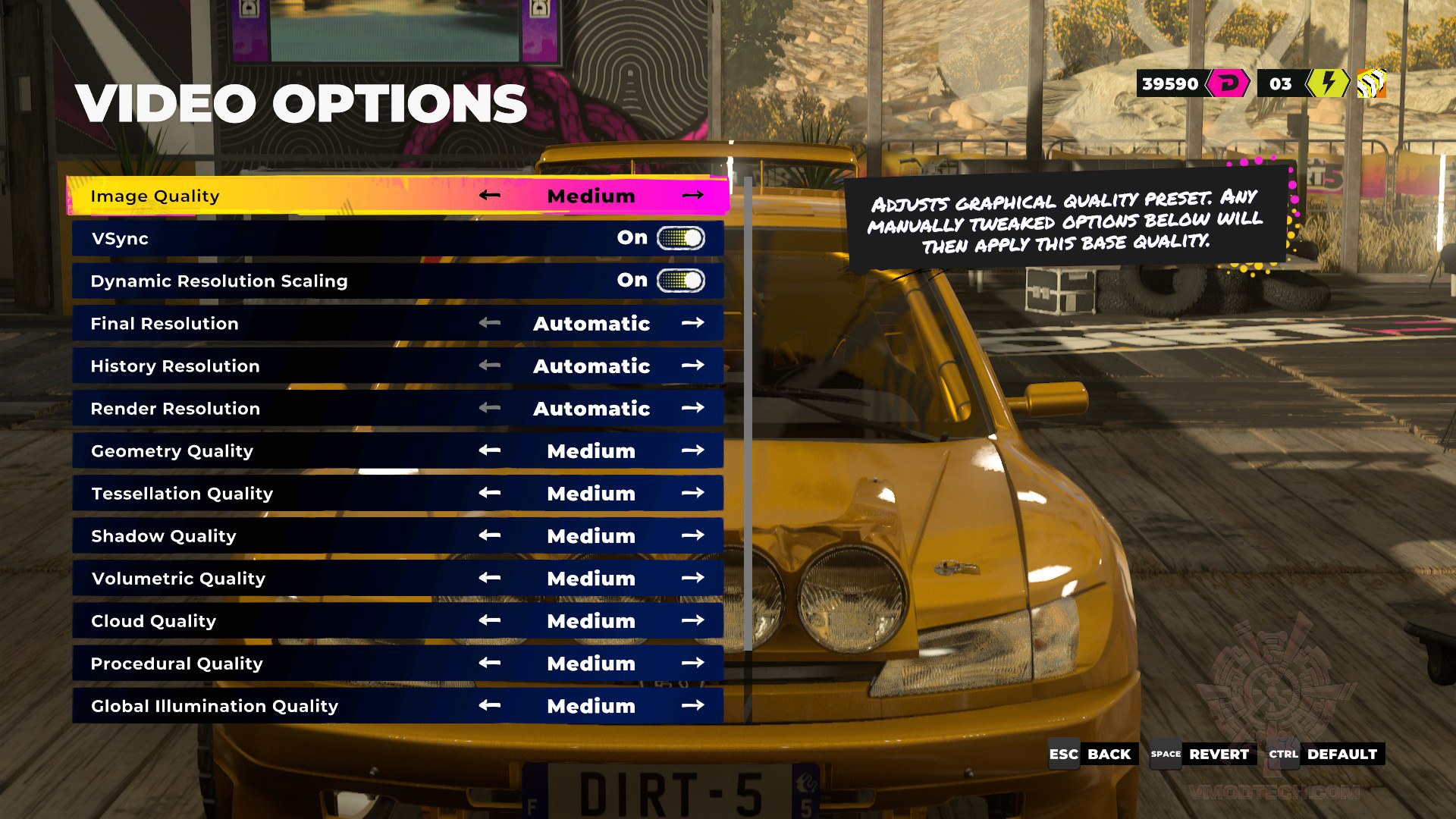Decrease Volumetric Quality with left arrow

pyautogui.click(x=490, y=578)
